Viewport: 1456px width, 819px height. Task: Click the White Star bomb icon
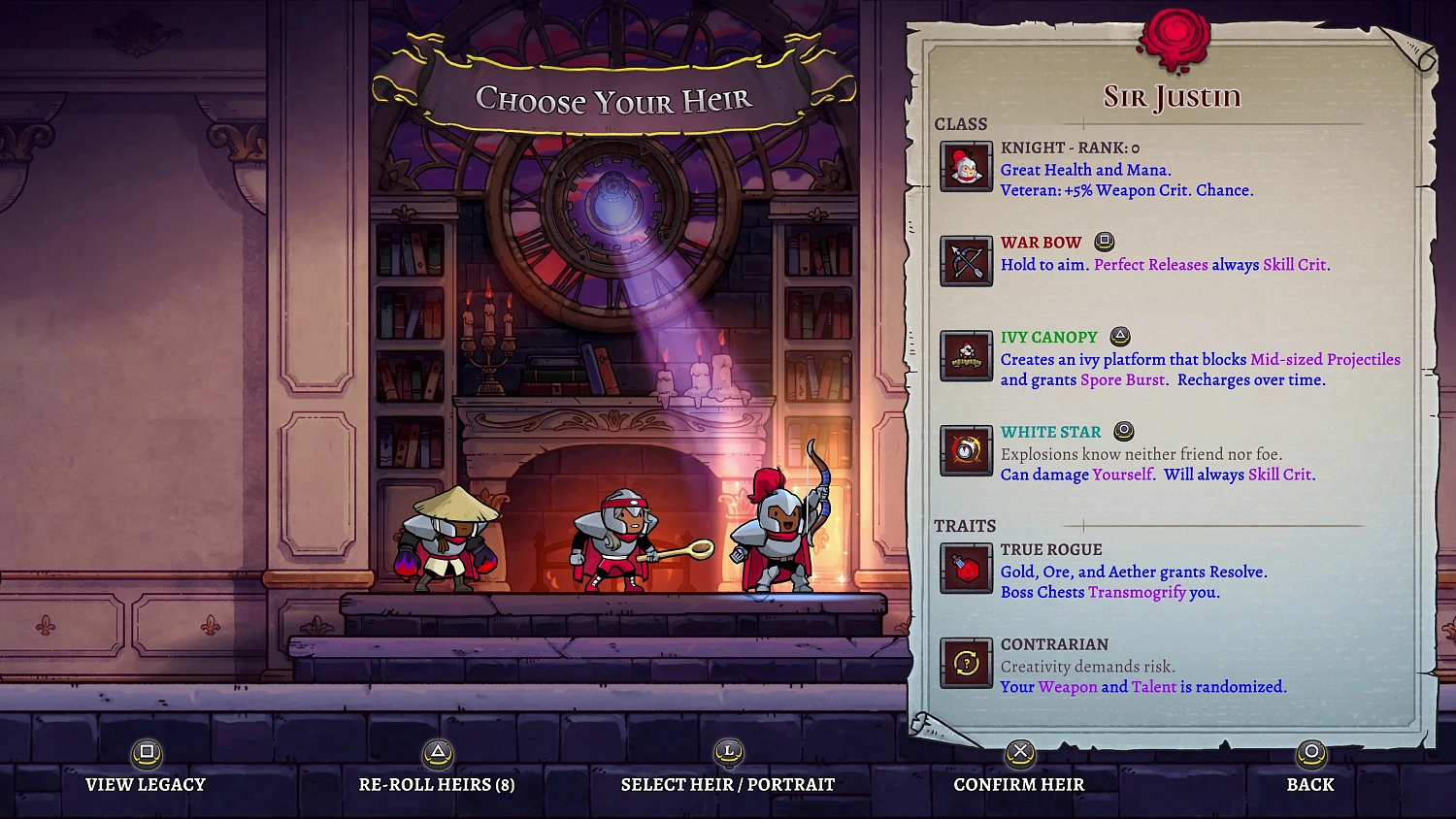pyautogui.click(x=966, y=450)
